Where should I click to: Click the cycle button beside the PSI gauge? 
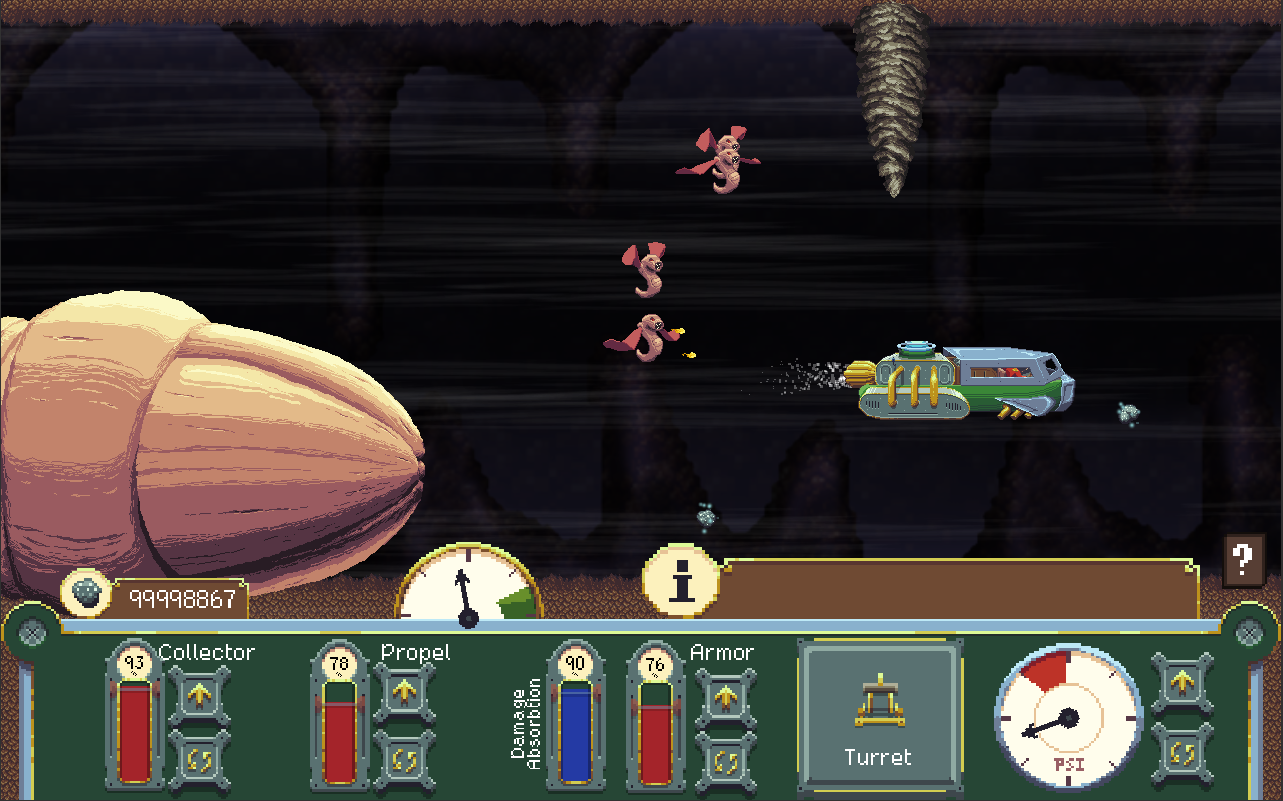pyautogui.click(x=1183, y=750)
